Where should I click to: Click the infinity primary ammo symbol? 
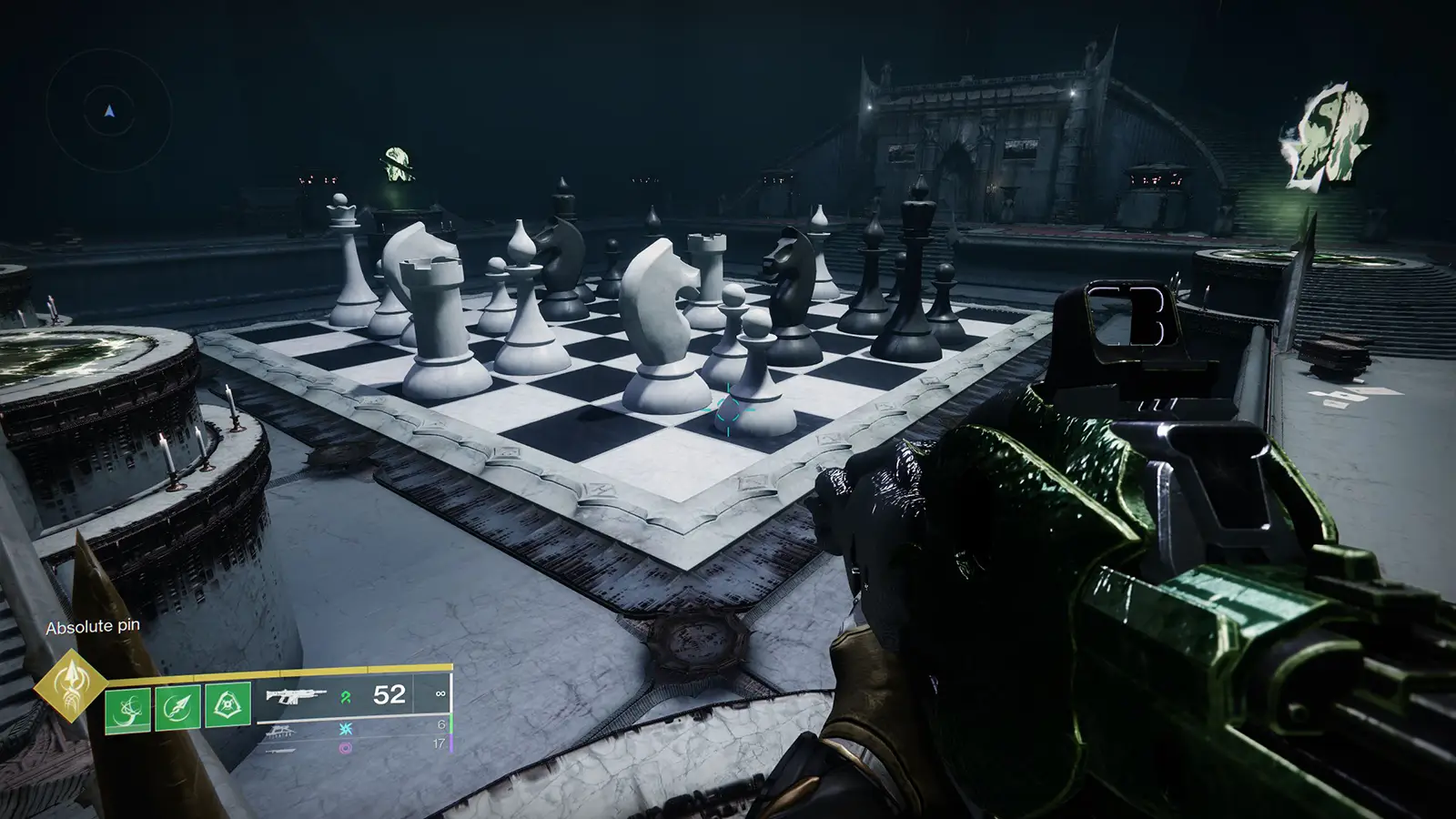(440, 693)
